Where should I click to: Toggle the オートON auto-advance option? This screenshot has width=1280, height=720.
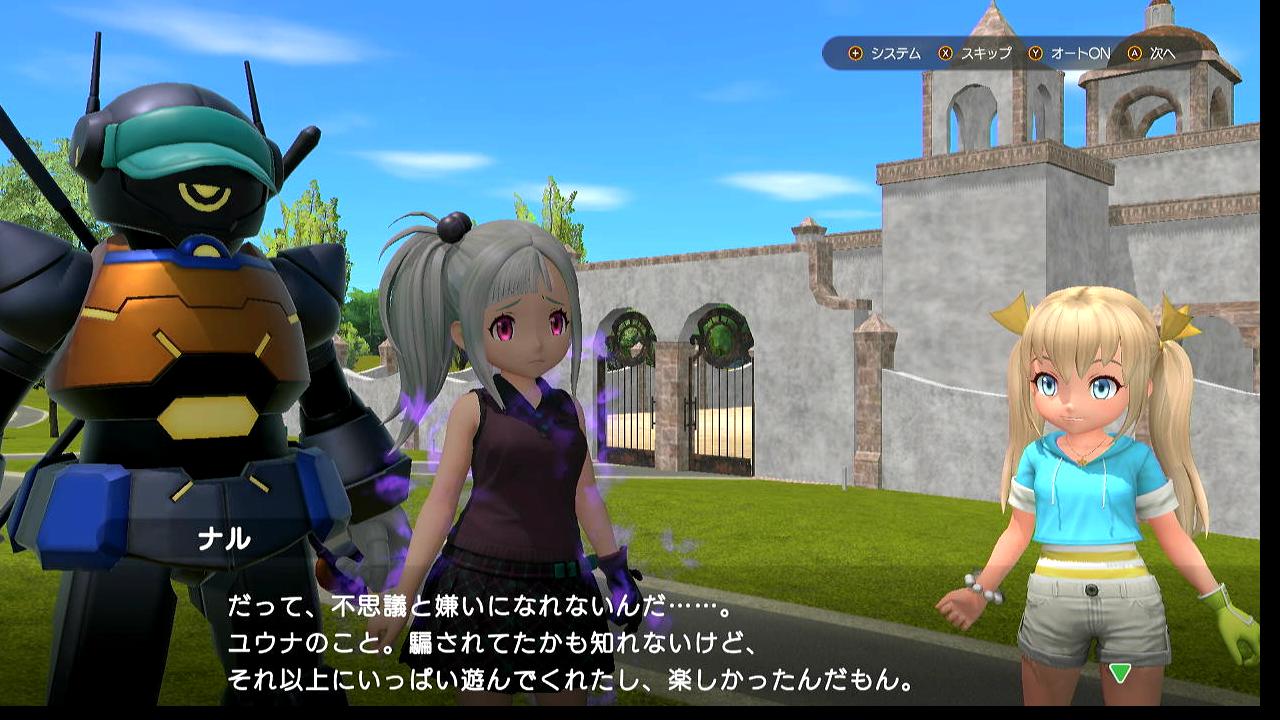pyautogui.click(x=1070, y=53)
